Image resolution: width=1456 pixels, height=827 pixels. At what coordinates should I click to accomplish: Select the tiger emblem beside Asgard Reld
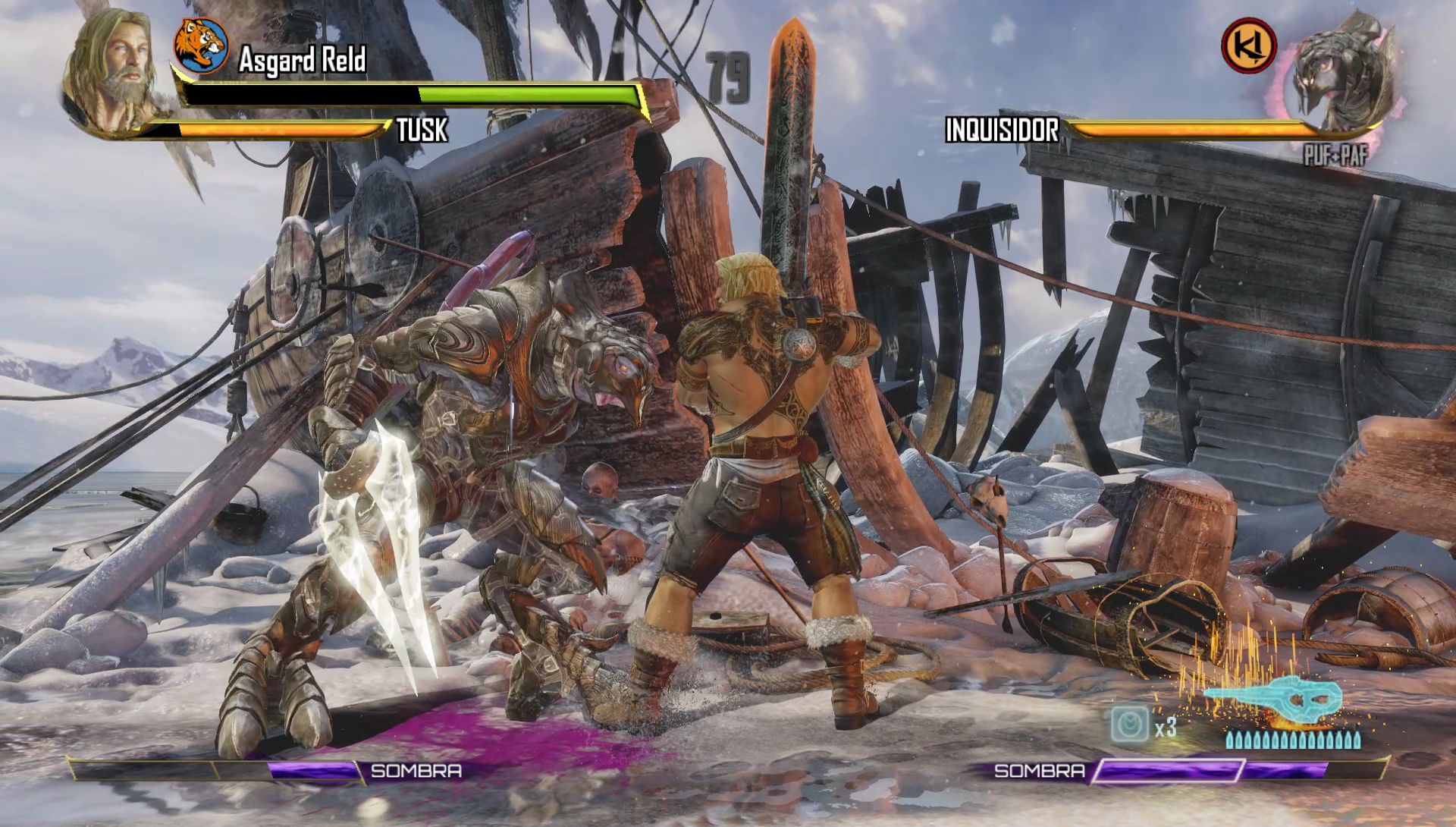201,46
